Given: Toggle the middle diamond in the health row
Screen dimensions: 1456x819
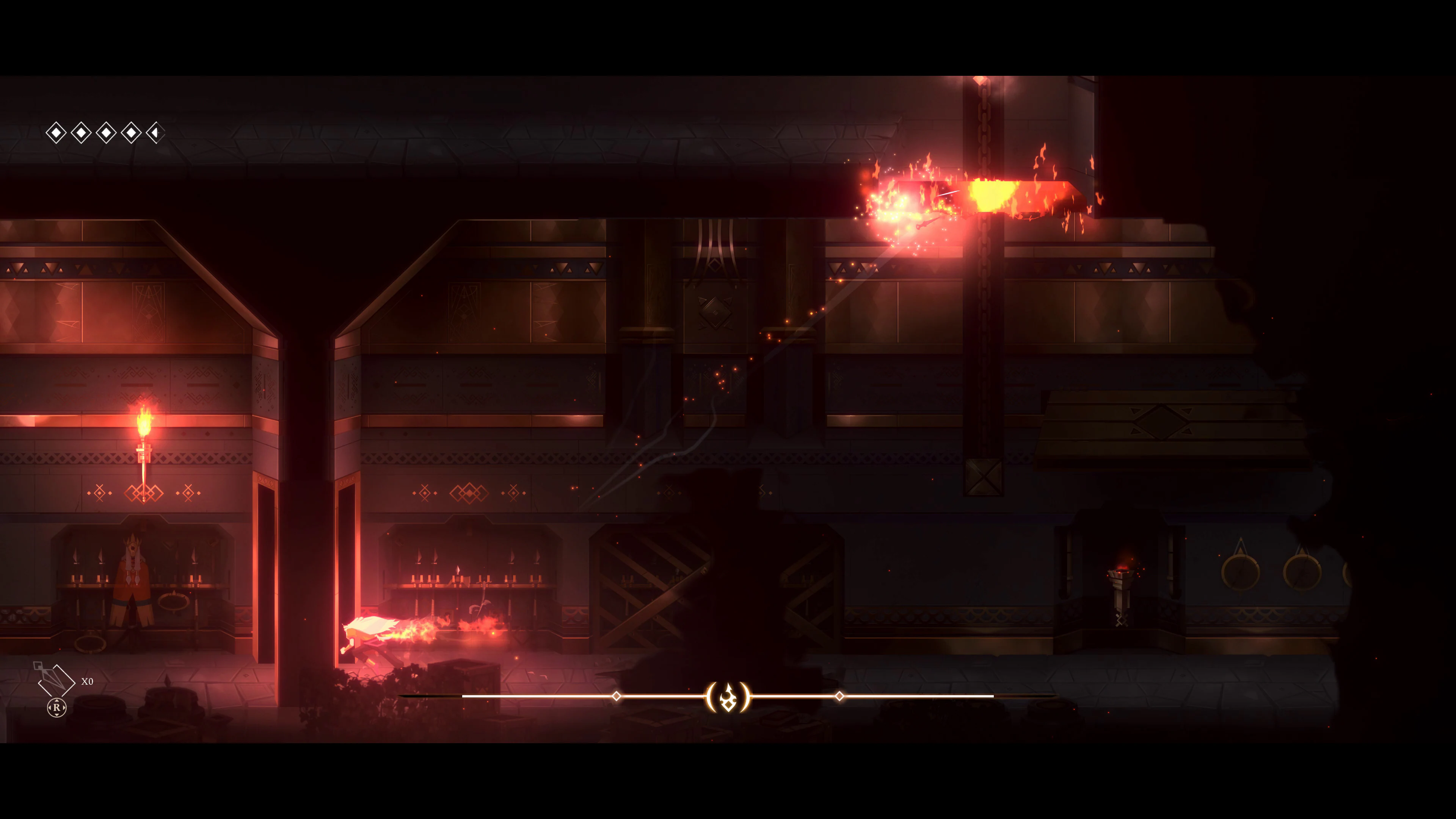Looking at the screenshot, I should 106,133.
